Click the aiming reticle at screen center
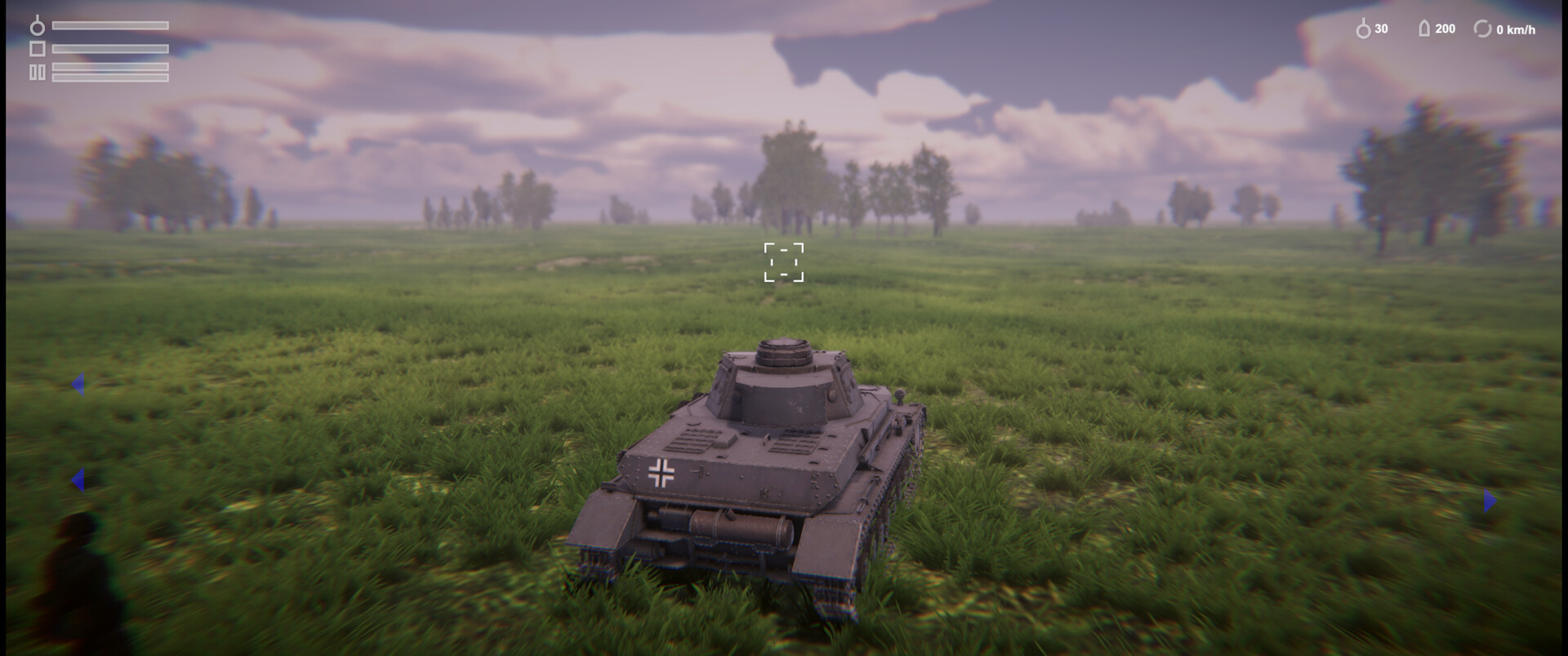Screen dimensions: 1568x656 (784, 261)
